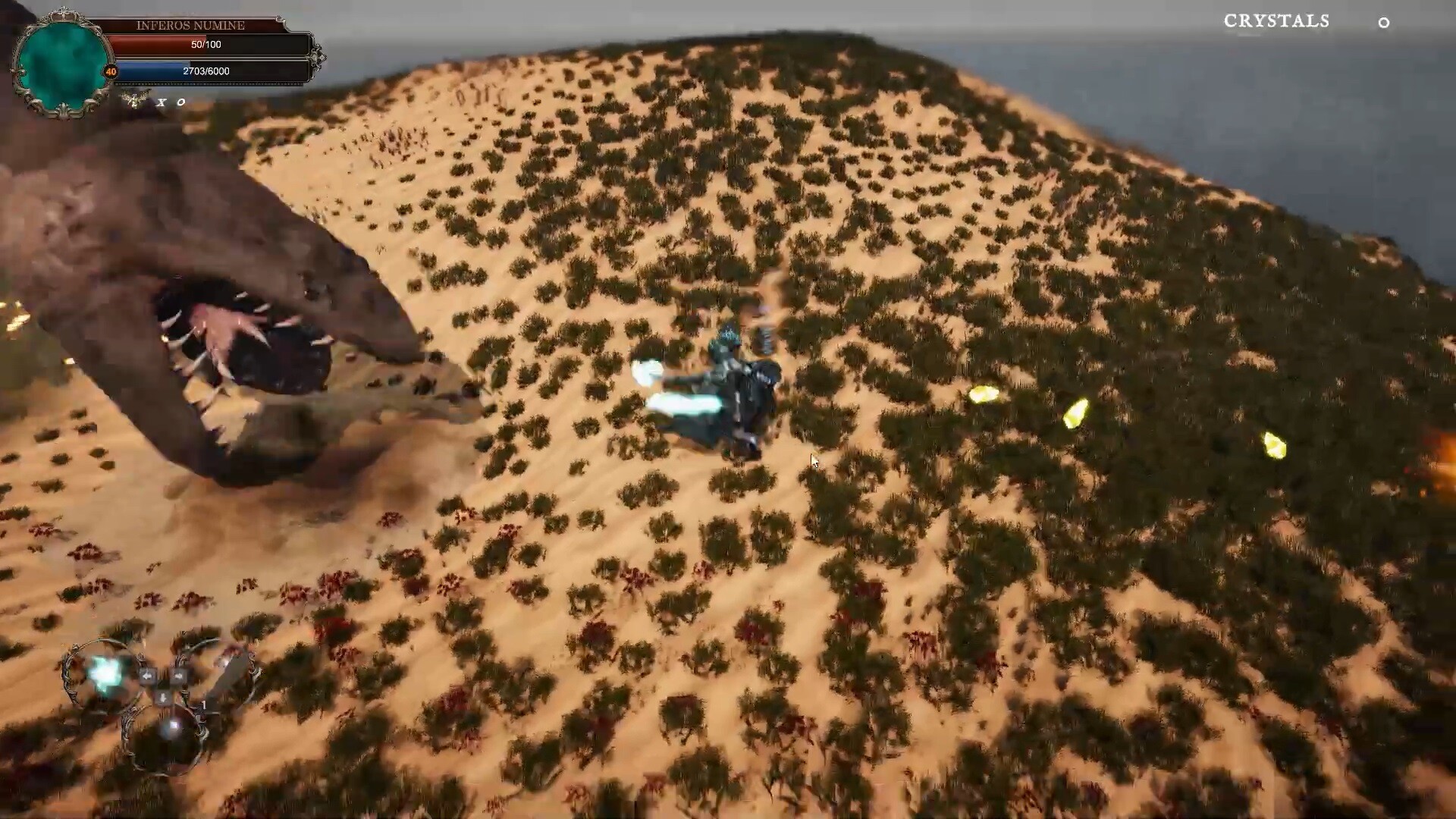The width and height of the screenshot is (1456, 819).
Task: Click the right arrow key icon near the abilities
Action: point(180,674)
